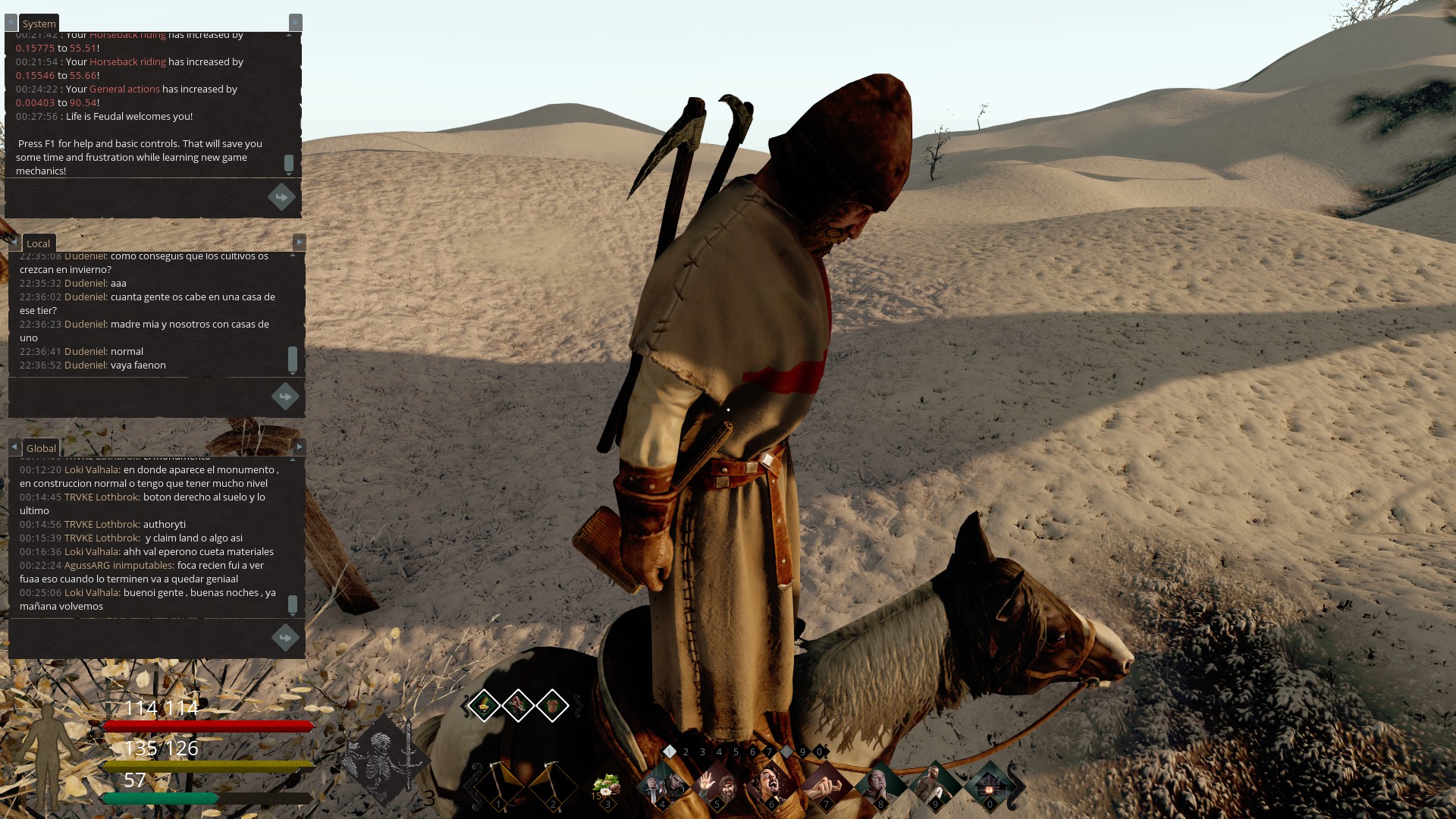Toggle hotbar page 8
The height and width of the screenshot is (819, 1456).
coord(786,753)
